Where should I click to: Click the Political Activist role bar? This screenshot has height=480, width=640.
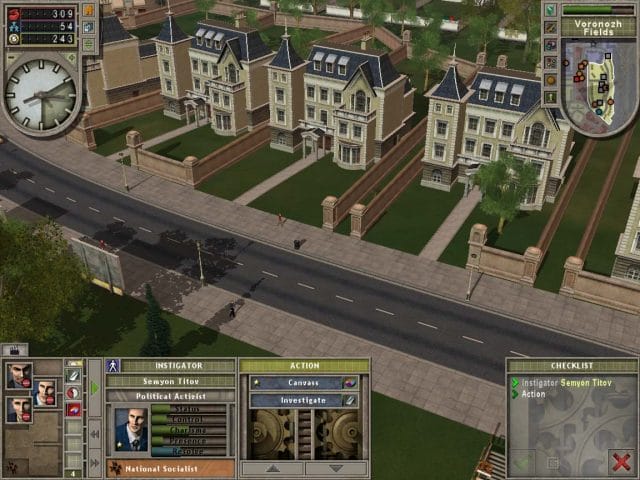(x=170, y=396)
